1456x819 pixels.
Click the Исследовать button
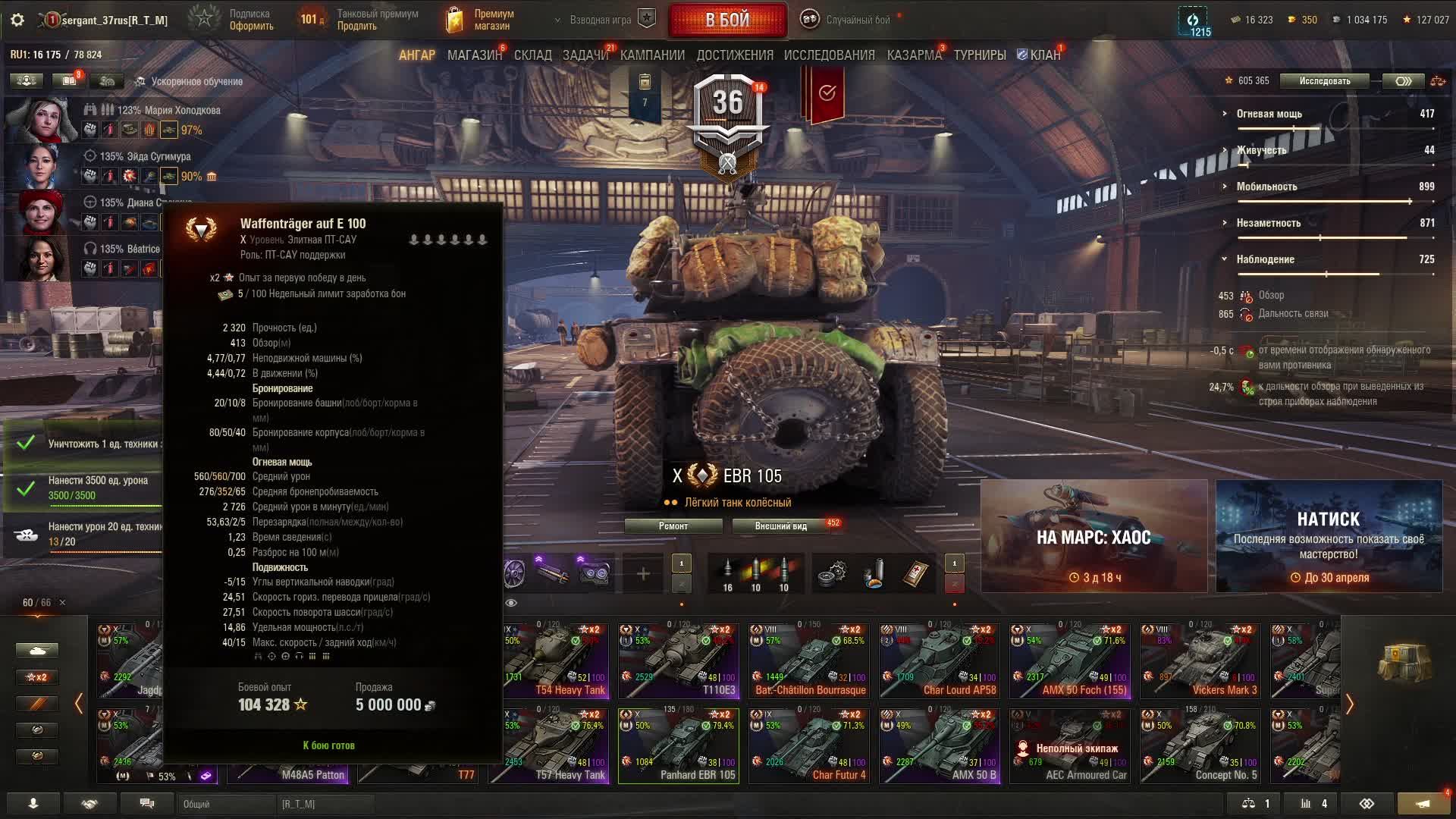[x=1324, y=81]
